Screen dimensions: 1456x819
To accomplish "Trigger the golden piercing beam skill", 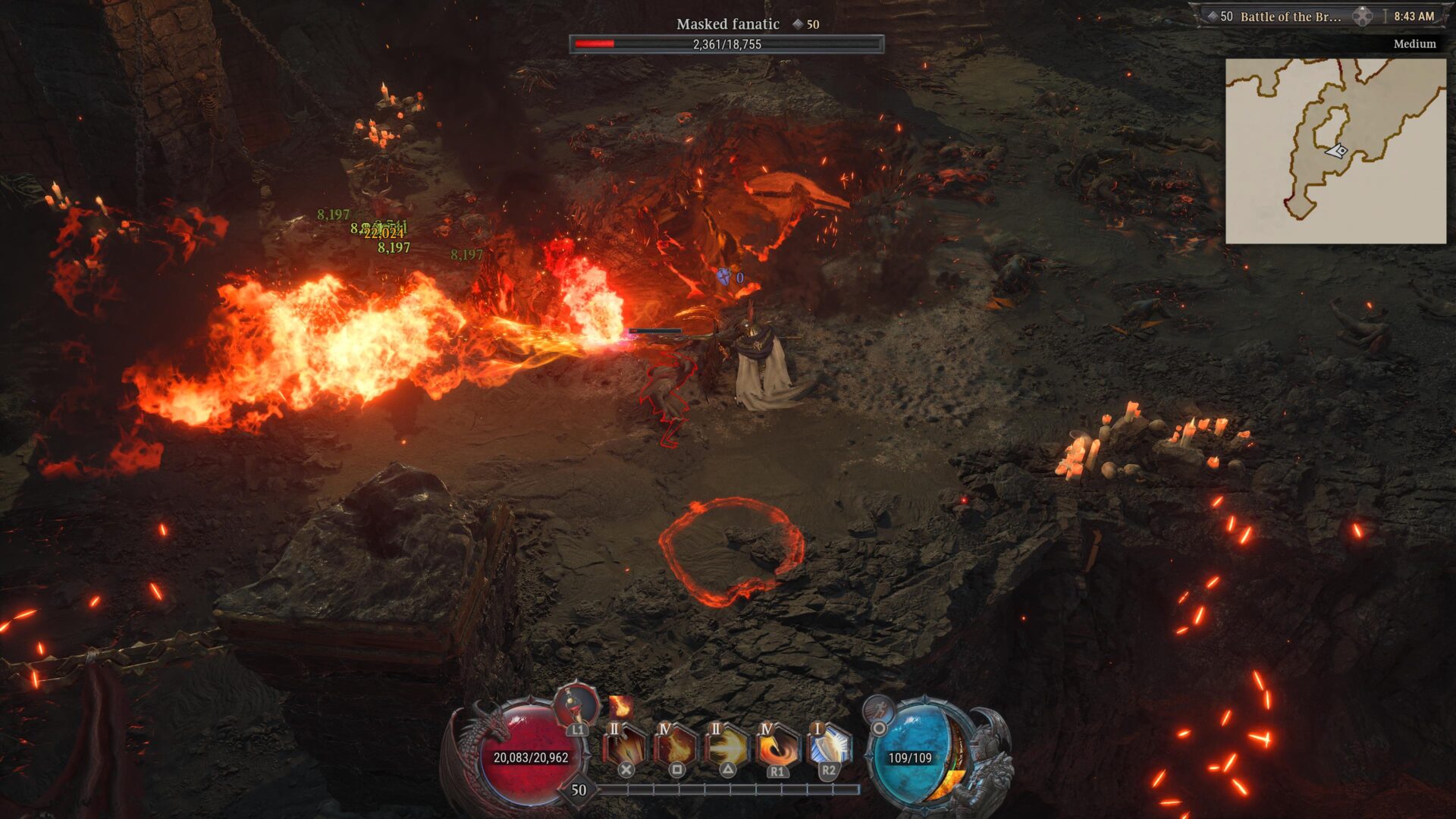I will [x=726, y=745].
